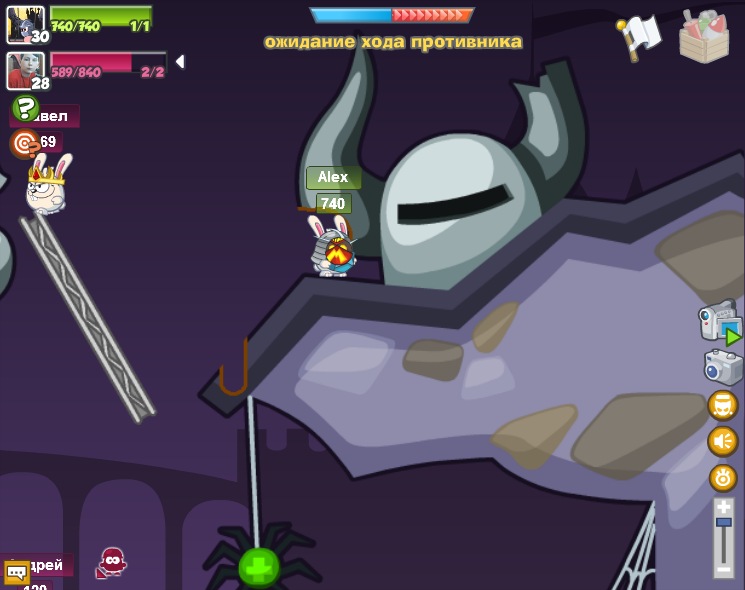Click the orange button below the speaker
Screen dimensions: 745x590
click(x=722, y=477)
